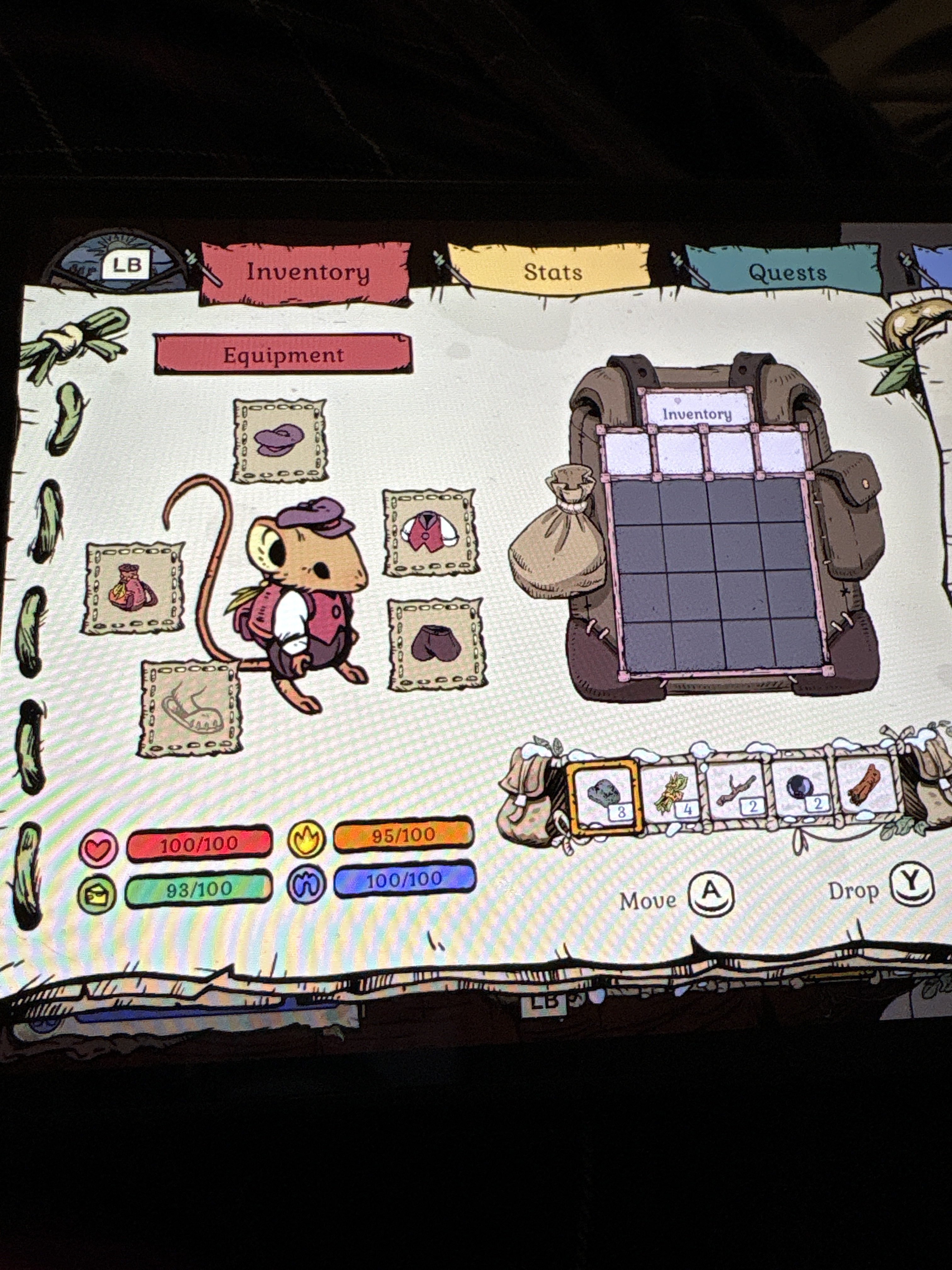The width and height of the screenshot is (952, 1270).
Task: Open the Quests tab
Action: point(786,273)
